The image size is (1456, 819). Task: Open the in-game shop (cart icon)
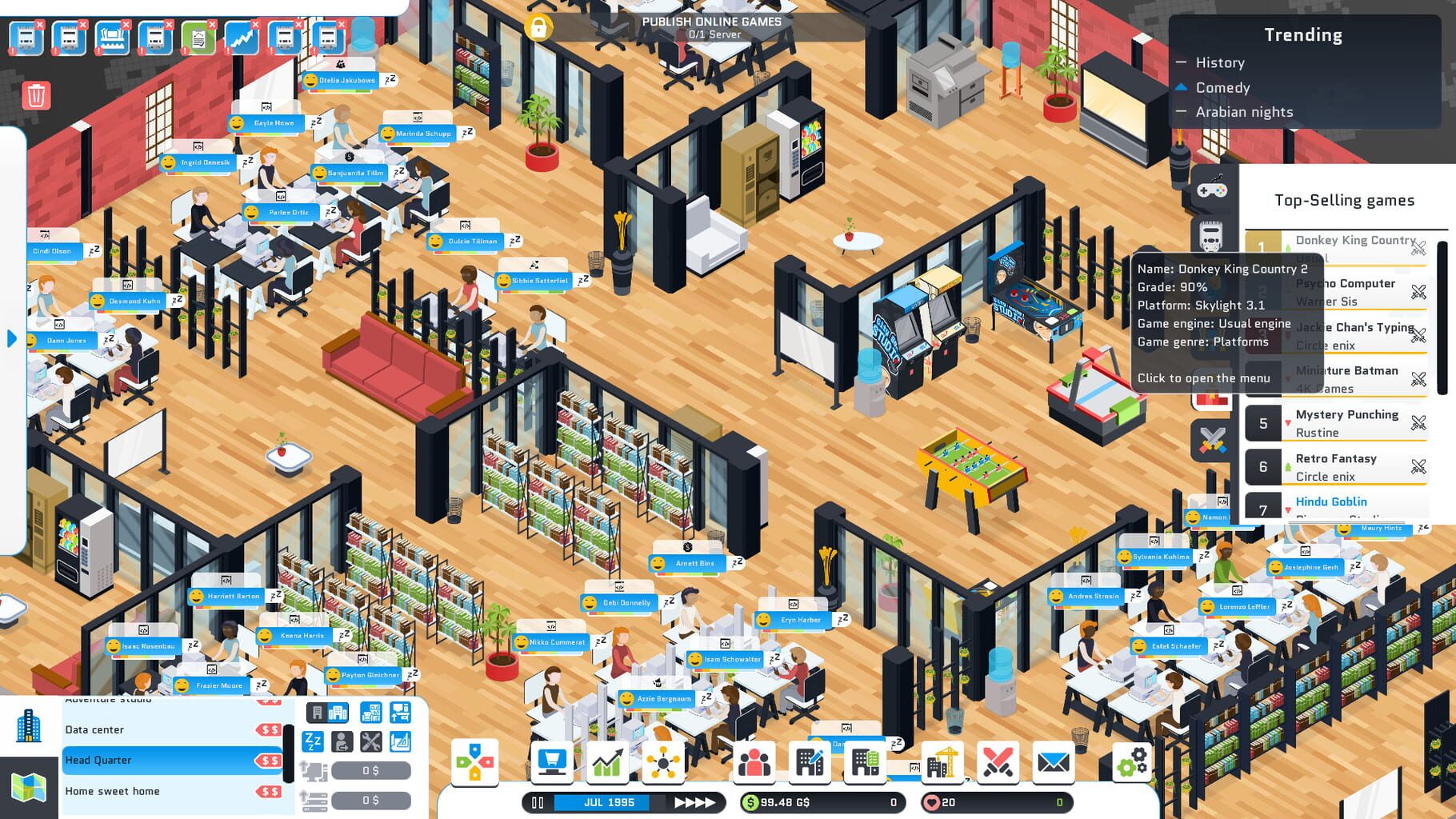[552, 762]
